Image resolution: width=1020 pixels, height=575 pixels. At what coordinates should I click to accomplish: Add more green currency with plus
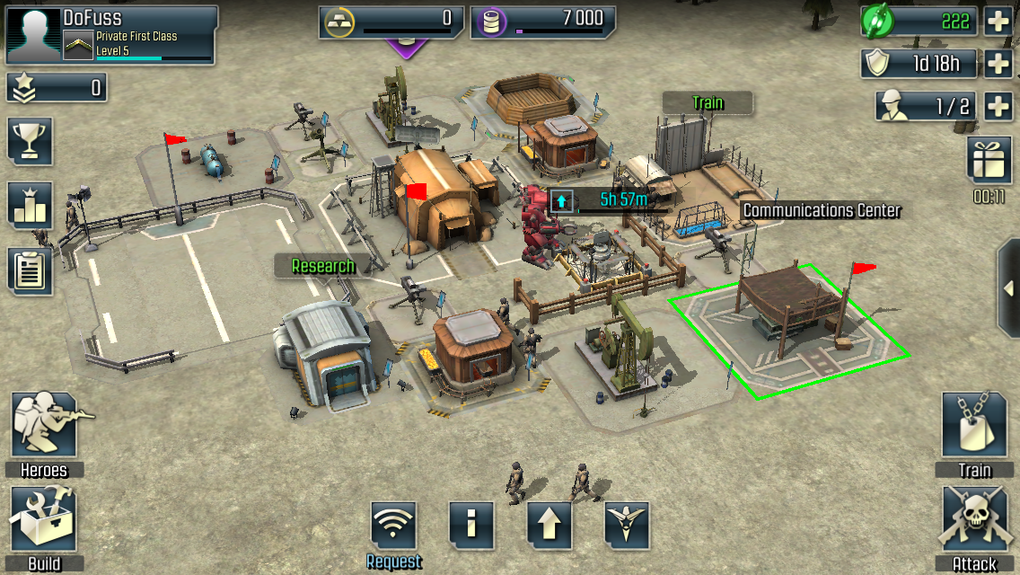[x=998, y=21]
